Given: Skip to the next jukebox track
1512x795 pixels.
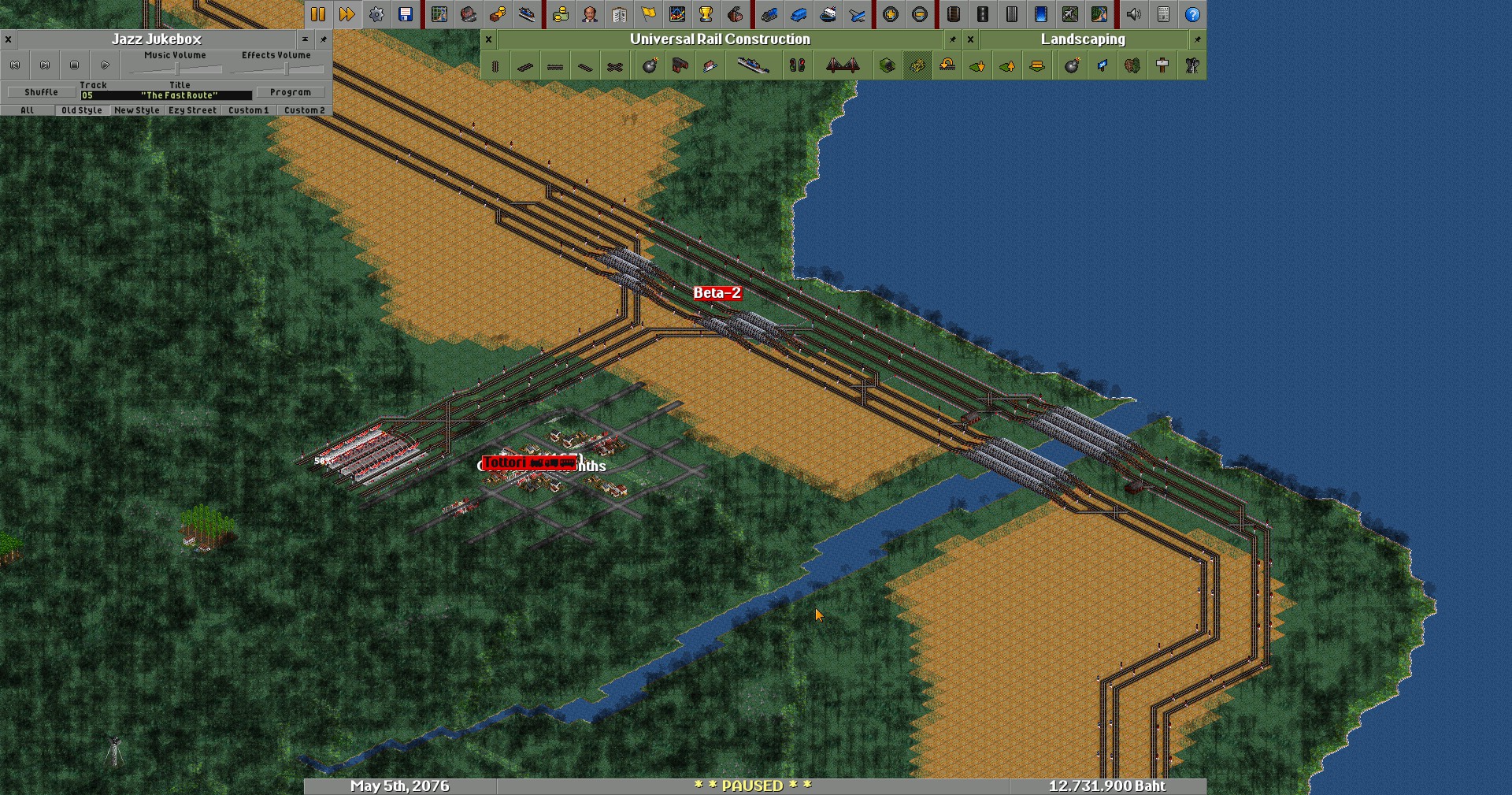Looking at the screenshot, I should pos(45,65).
